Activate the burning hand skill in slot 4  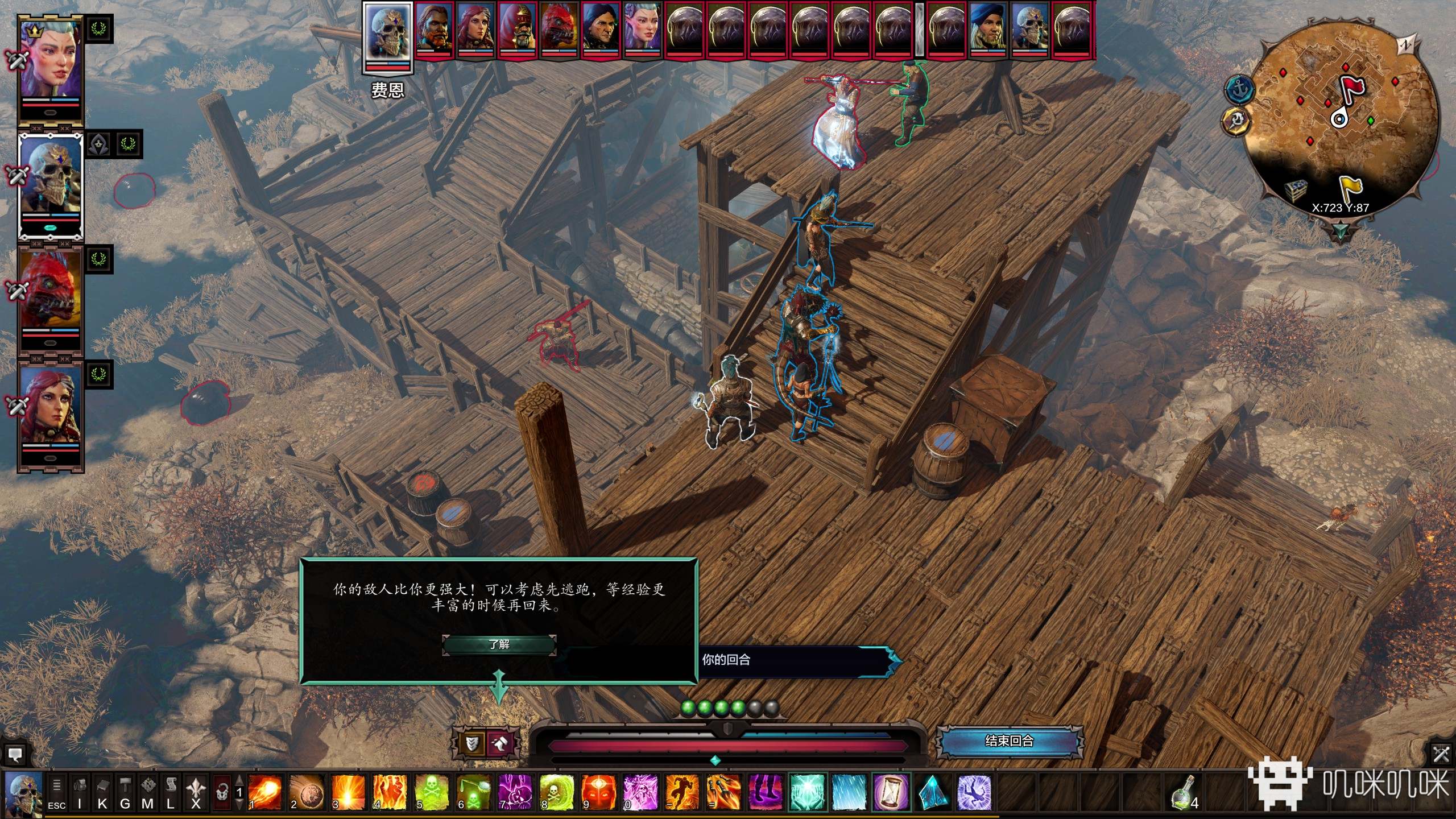(x=390, y=791)
